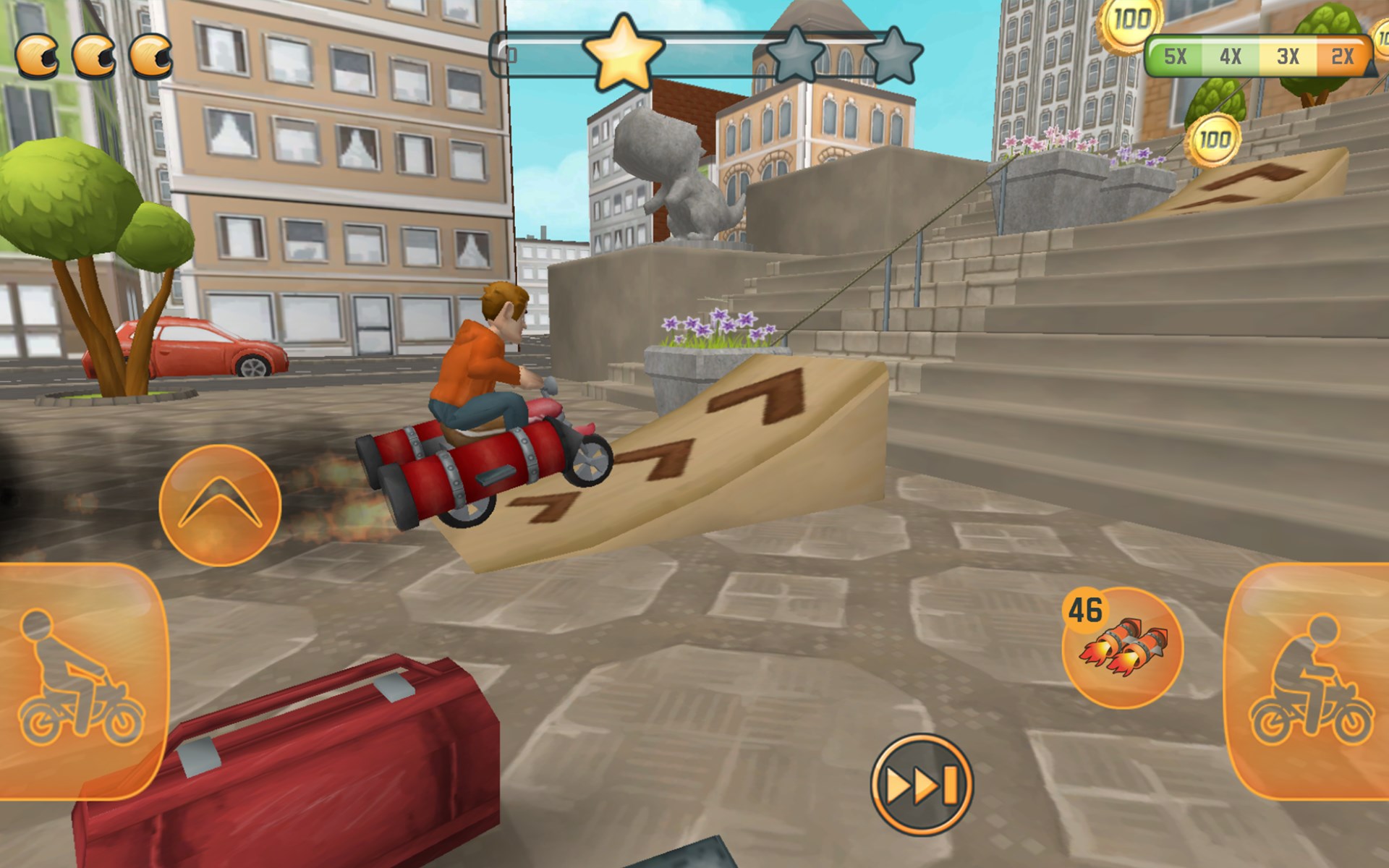
Task: Click the 3X multiplier zone
Action: (x=1289, y=54)
